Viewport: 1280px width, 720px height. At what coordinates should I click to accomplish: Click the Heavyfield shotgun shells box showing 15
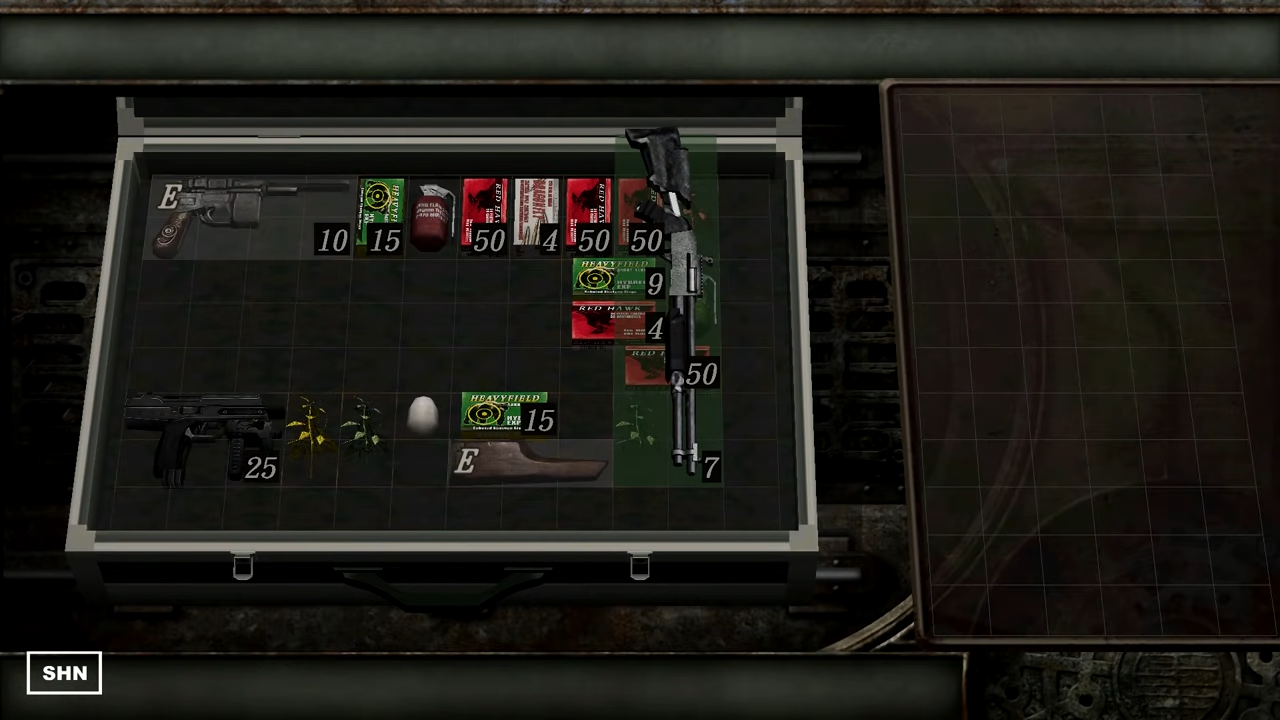[x=505, y=413]
